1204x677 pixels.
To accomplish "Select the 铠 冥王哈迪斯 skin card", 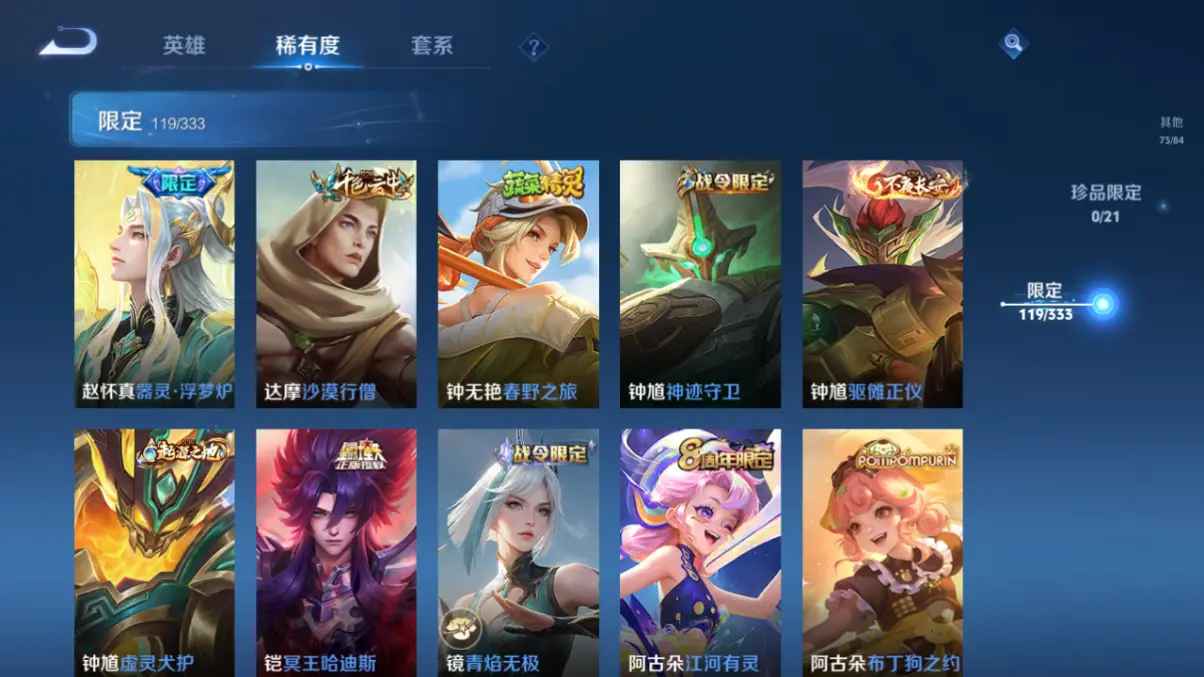I will pyautogui.click(x=336, y=552).
